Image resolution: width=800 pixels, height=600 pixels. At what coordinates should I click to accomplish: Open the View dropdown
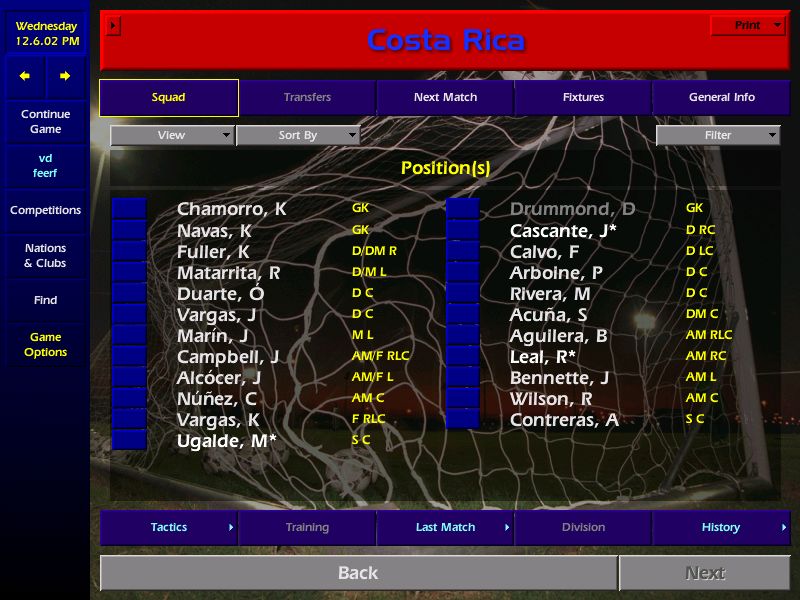172,135
